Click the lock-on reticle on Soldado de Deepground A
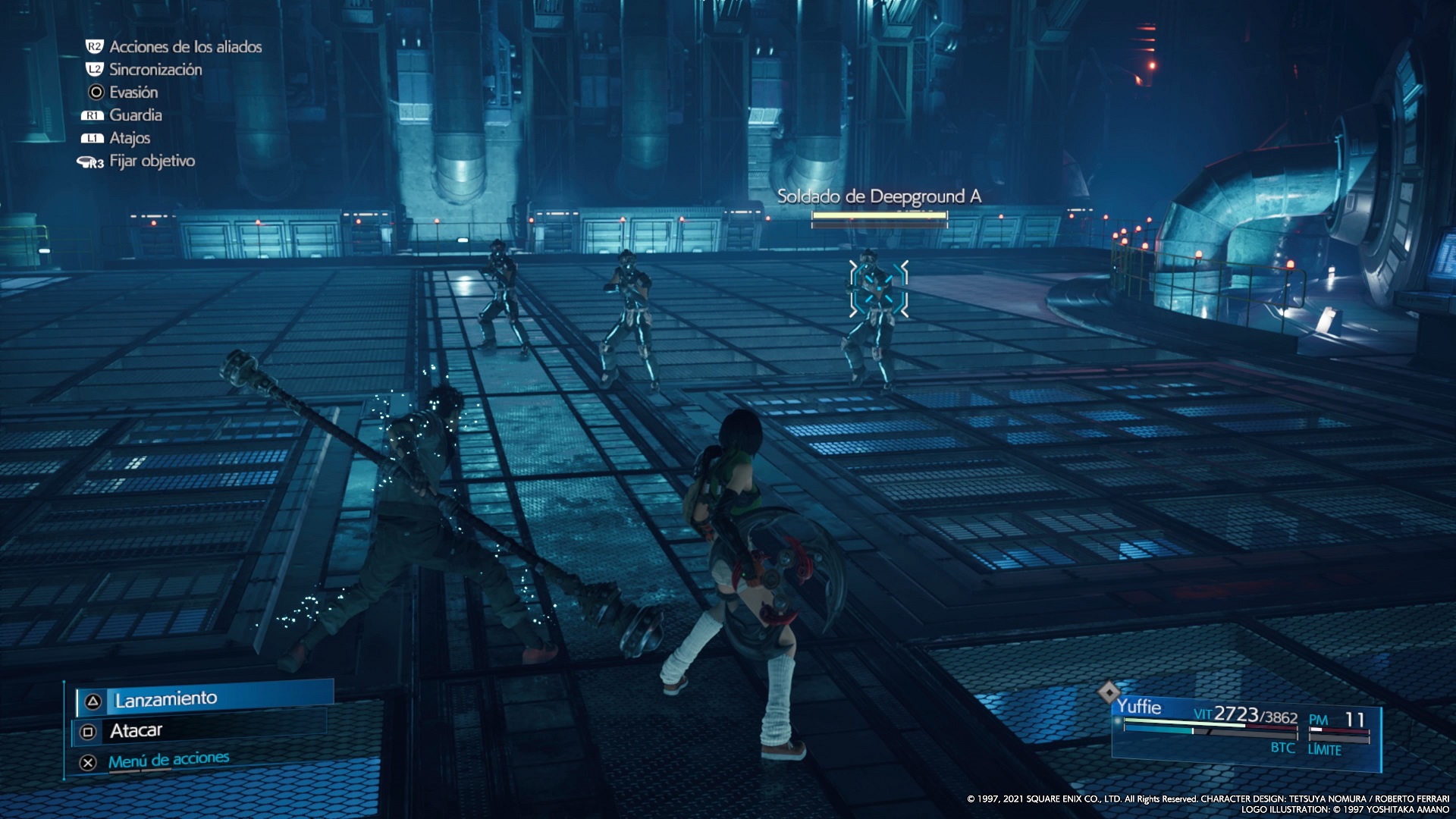The height and width of the screenshot is (819, 1456). [878, 289]
